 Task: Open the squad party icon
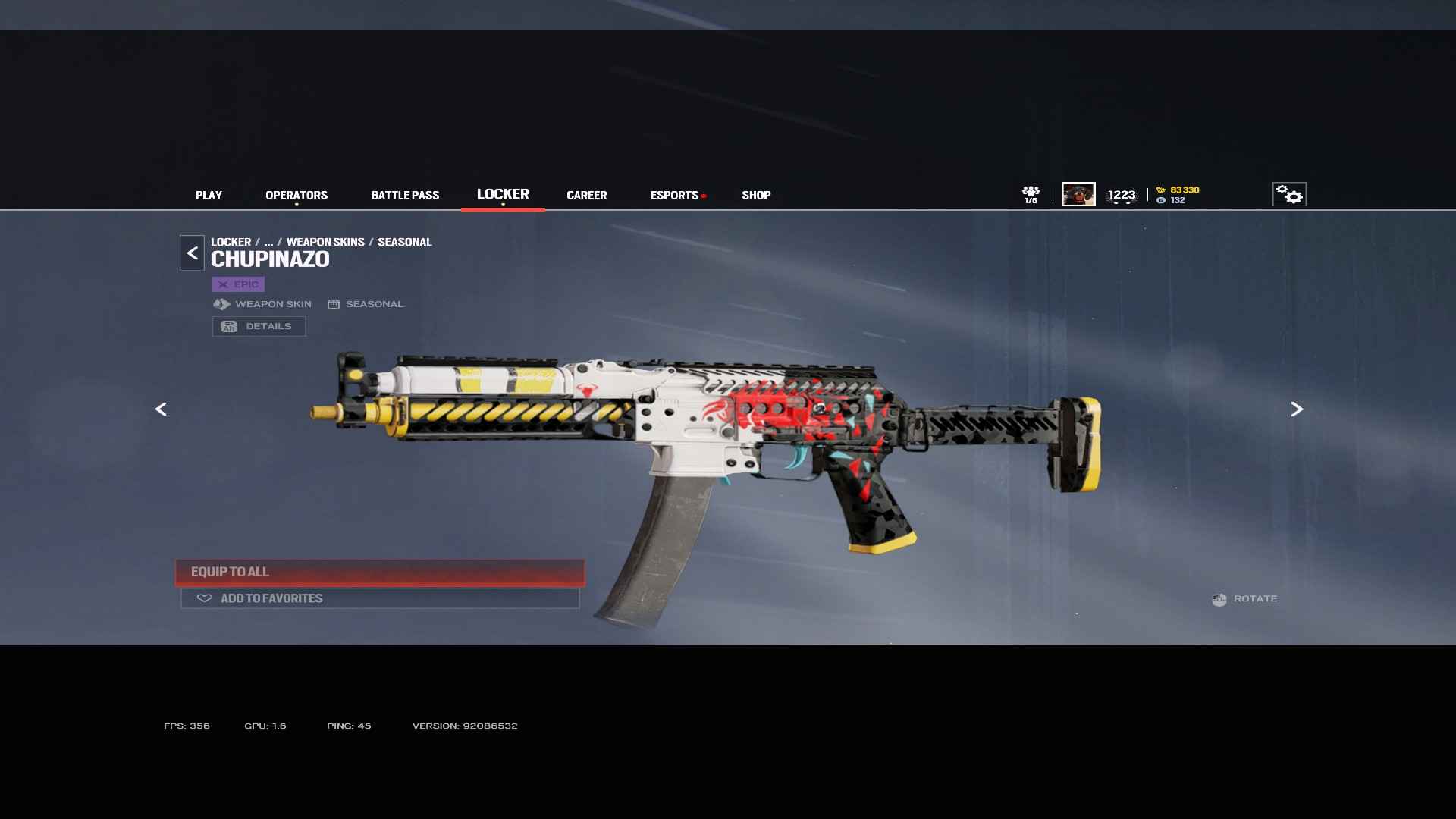(x=1031, y=194)
